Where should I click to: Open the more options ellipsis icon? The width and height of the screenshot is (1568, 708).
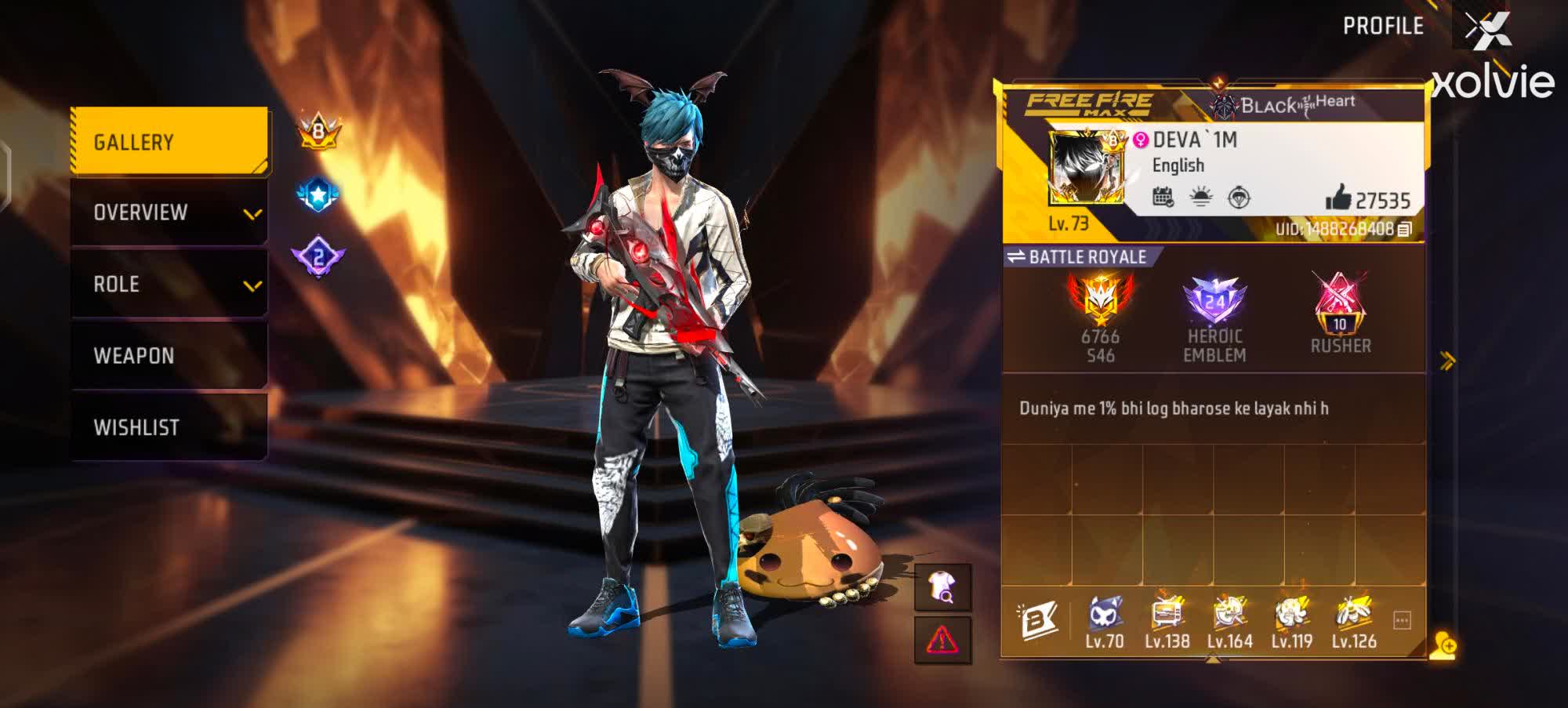coord(1403,620)
